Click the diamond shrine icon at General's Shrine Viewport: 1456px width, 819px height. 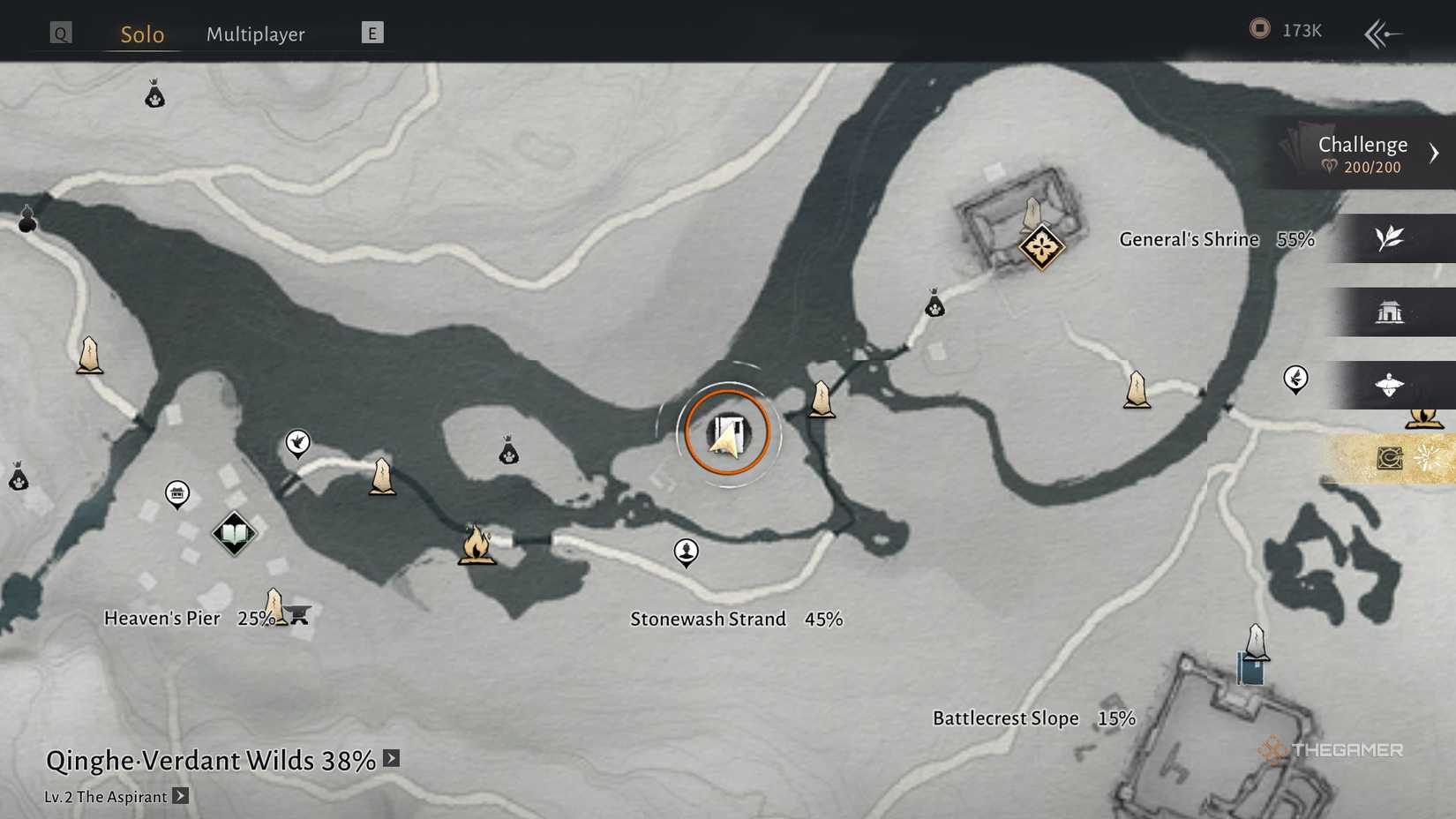coord(1041,249)
